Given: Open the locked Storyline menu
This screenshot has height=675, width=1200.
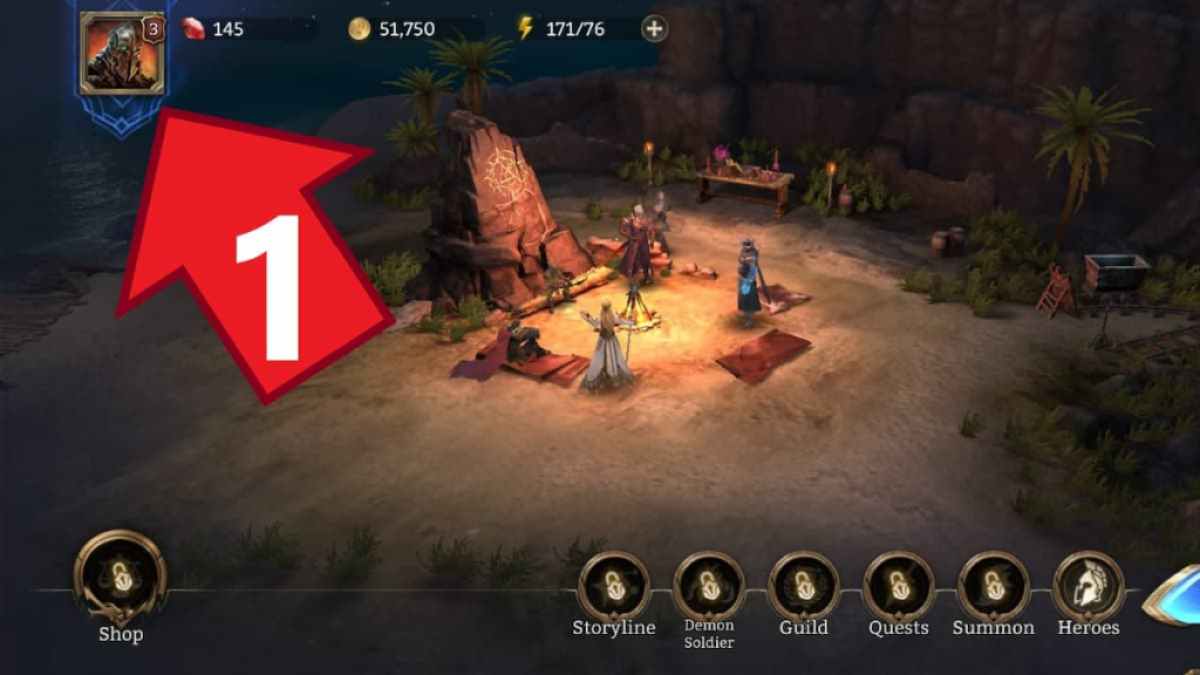Looking at the screenshot, I should (614, 587).
